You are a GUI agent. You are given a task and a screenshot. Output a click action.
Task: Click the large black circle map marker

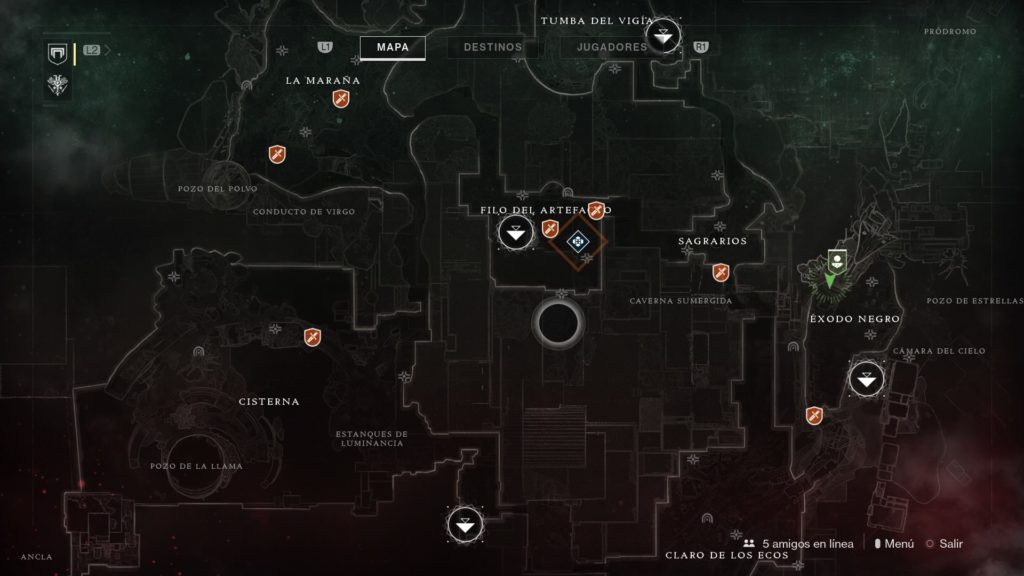(x=558, y=322)
